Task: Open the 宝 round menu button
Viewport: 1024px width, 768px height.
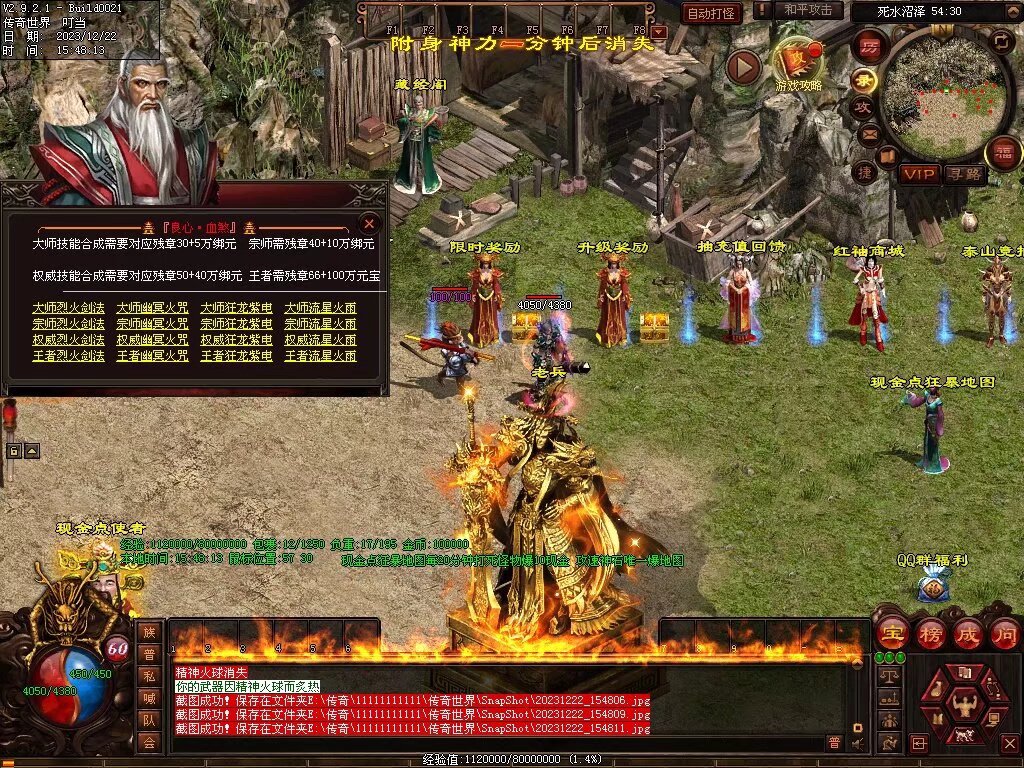Action: point(892,633)
